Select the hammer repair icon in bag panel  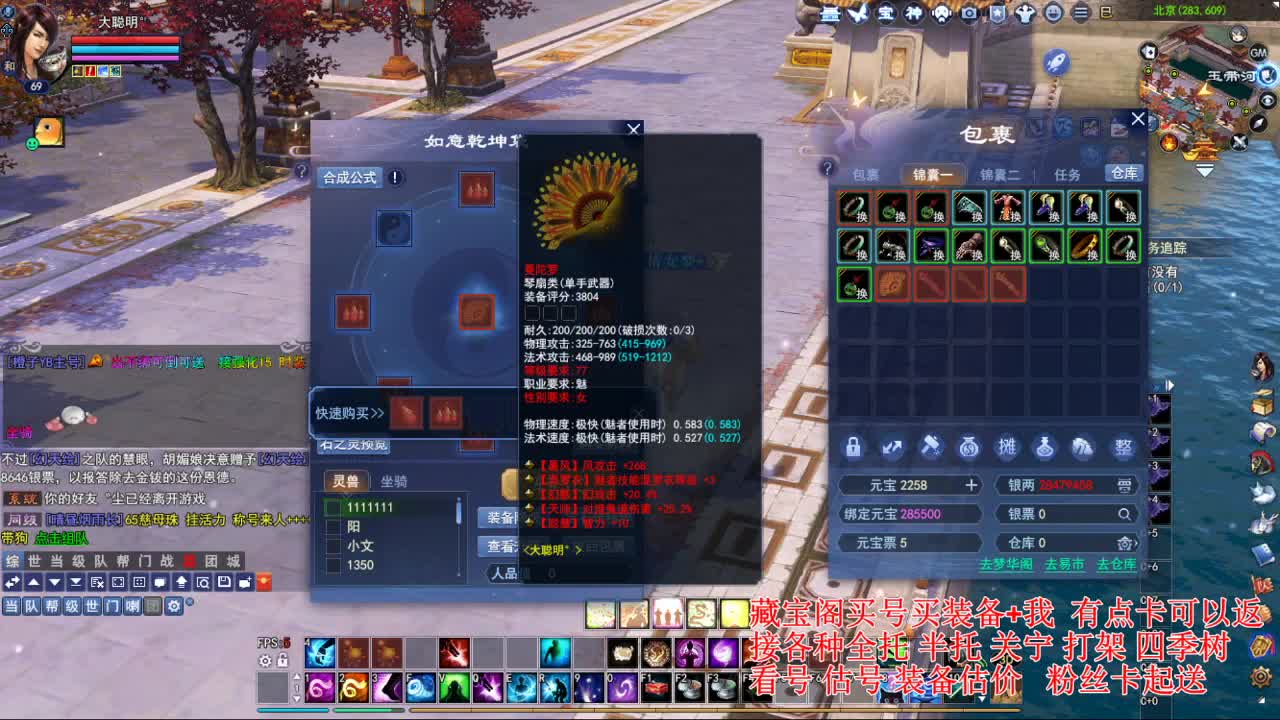pos(930,448)
